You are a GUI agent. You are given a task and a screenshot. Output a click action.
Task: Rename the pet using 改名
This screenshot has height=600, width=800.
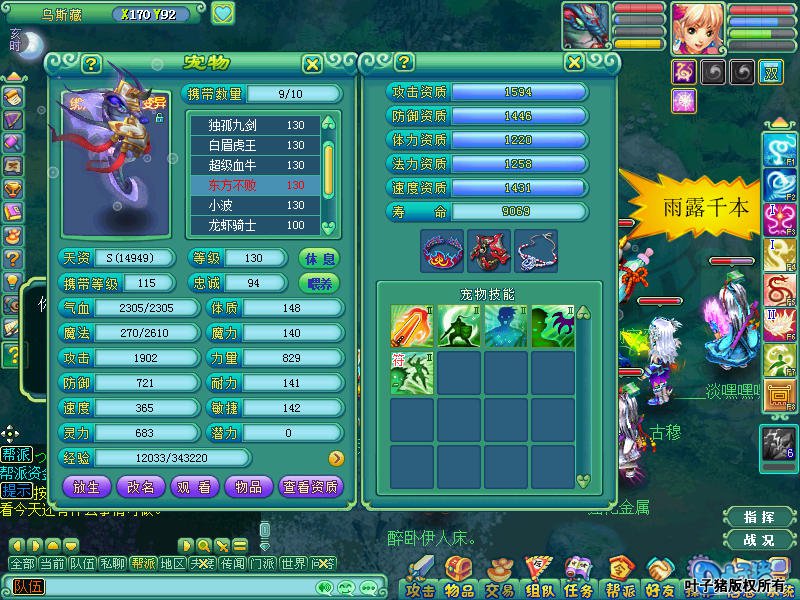click(x=141, y=487)
